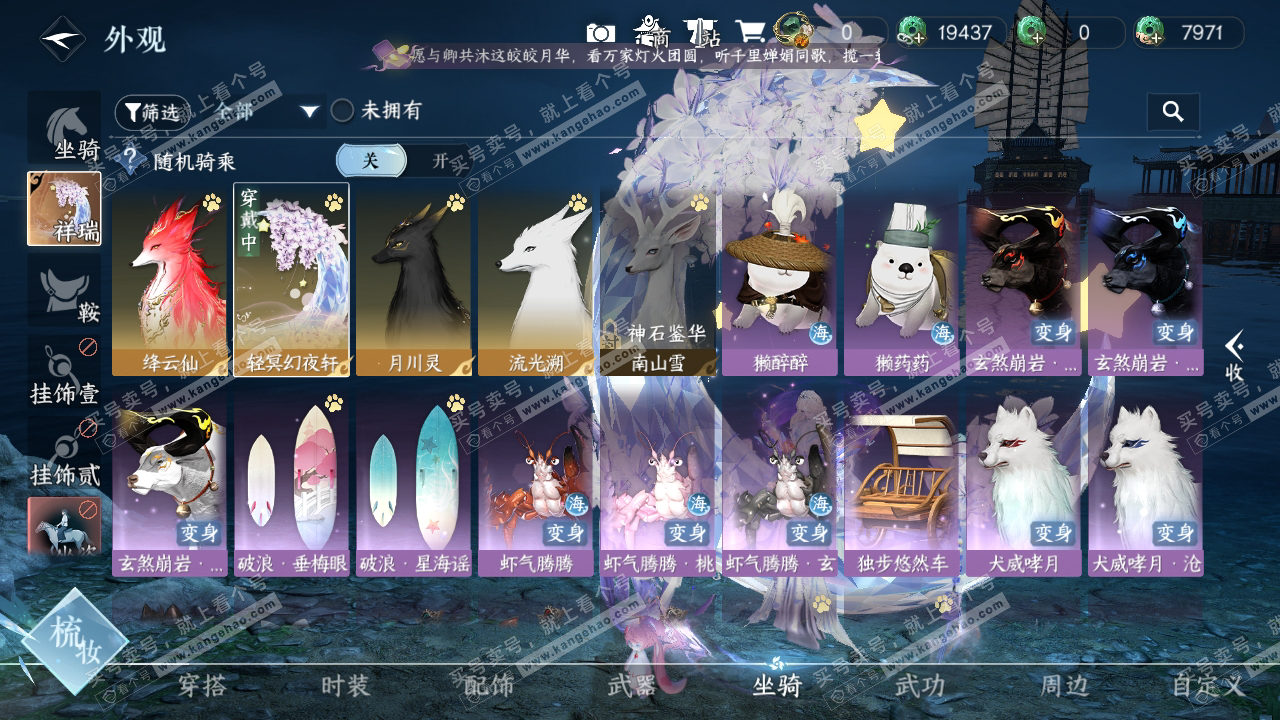Pick the 独步悠然车 cart mount

pyautogui.click(x=901, y=482)
